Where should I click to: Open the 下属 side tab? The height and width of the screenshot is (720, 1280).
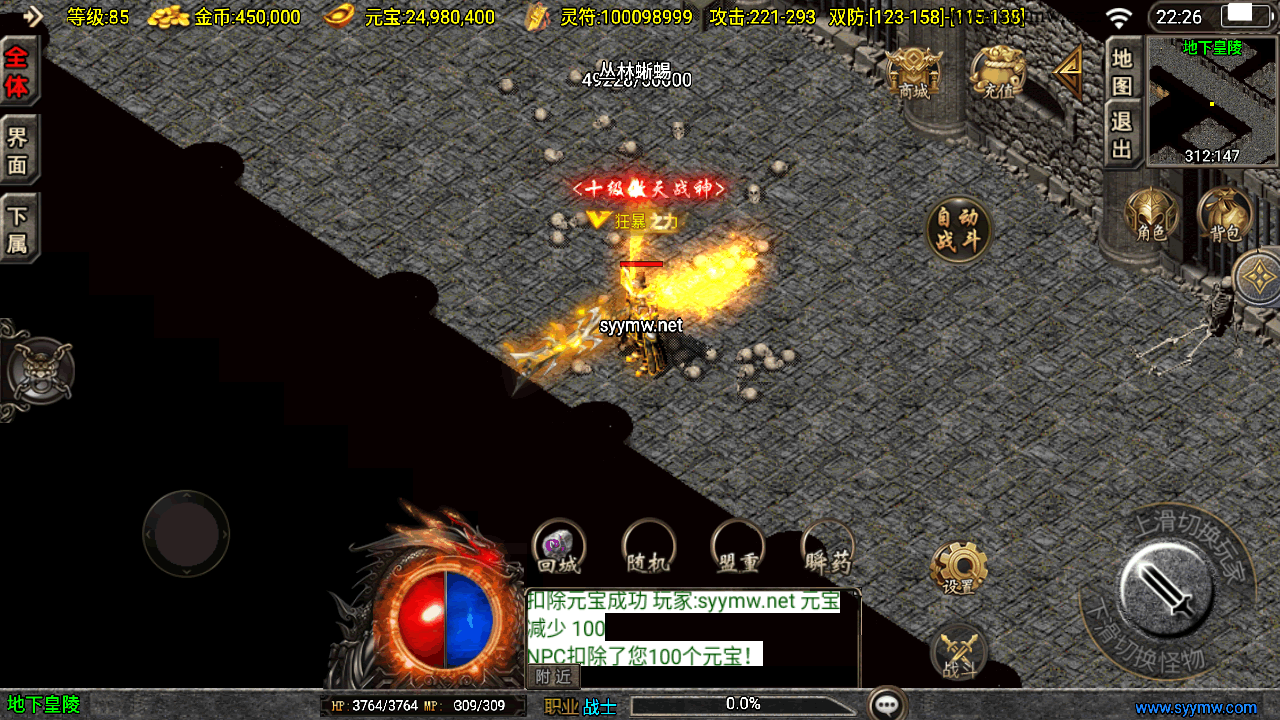[17, 230]
